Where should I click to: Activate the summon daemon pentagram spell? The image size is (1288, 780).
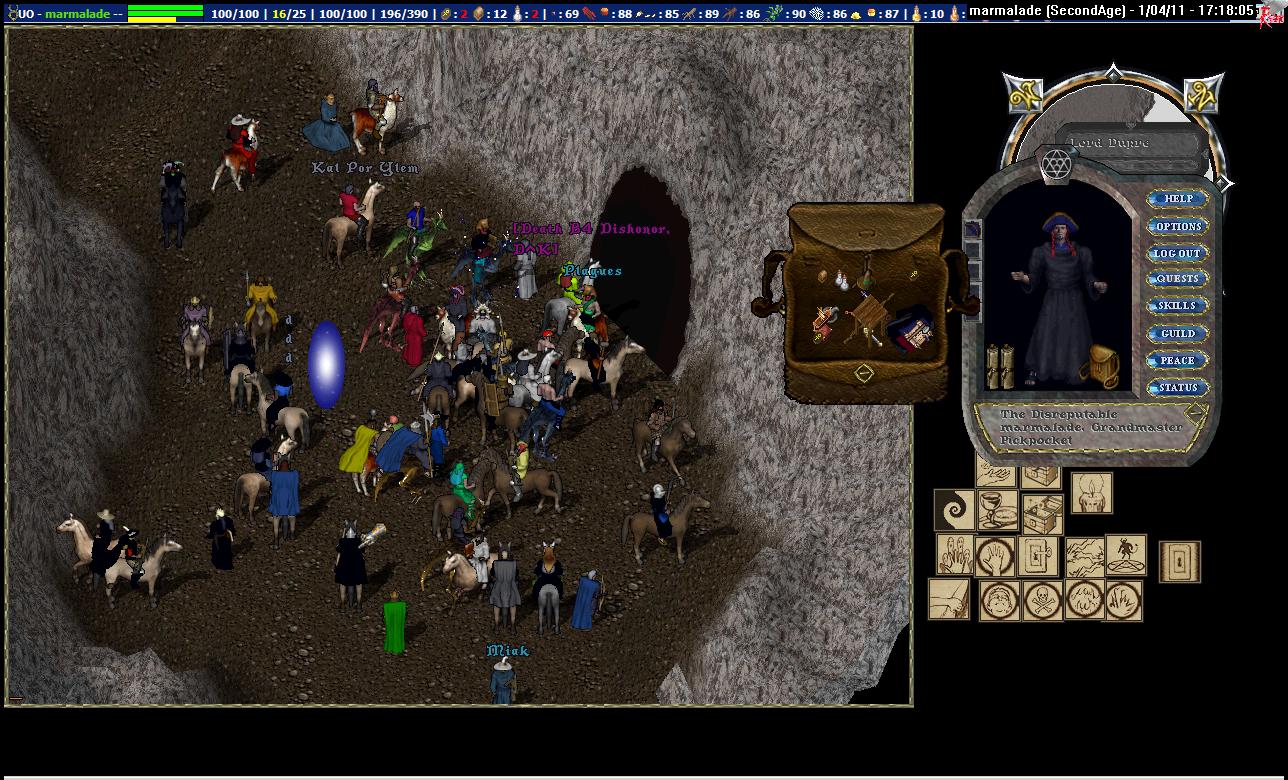[x=1126, y=555]
